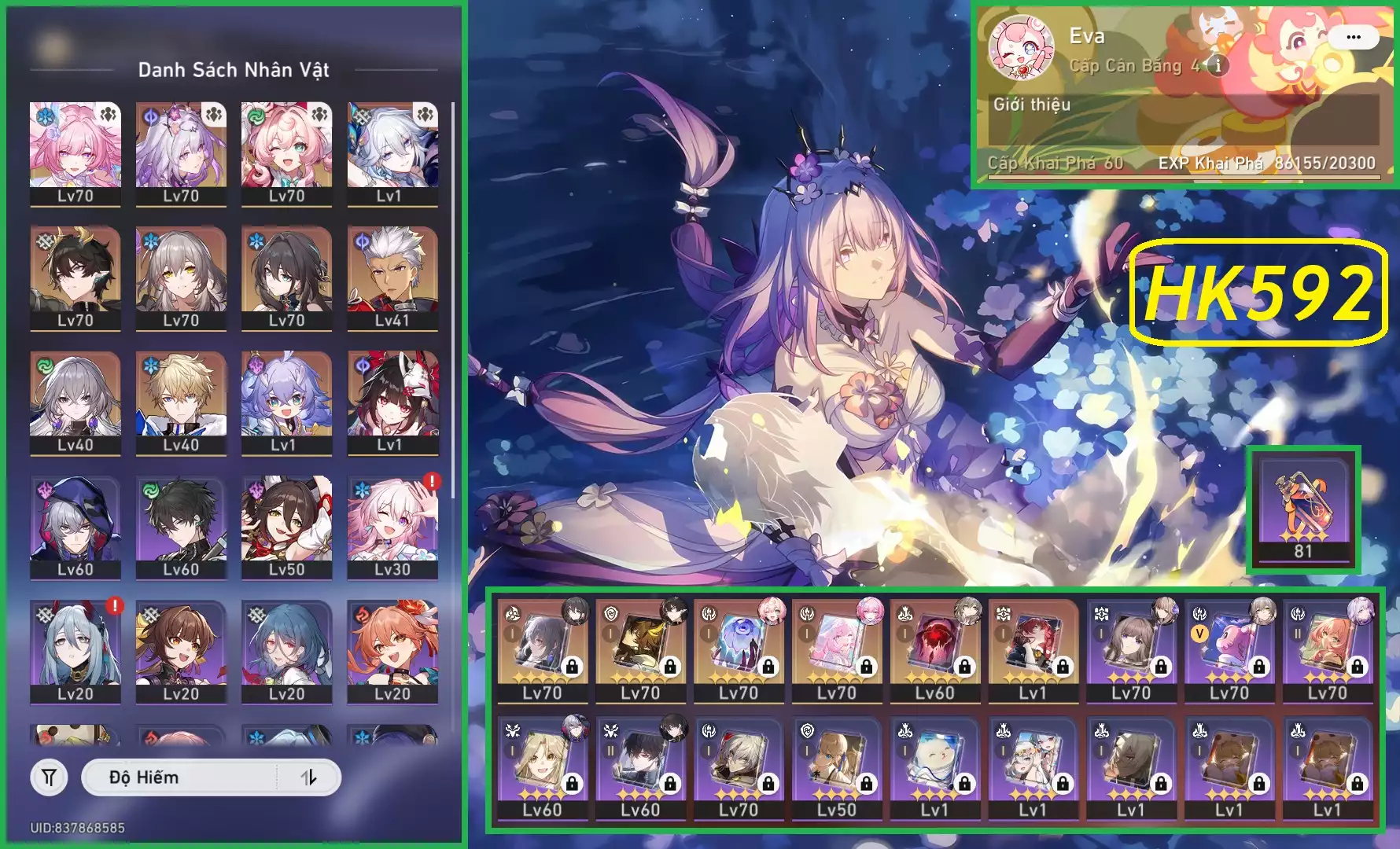This screenshot has width=1400, height=849.
Task: Open the Độ Hiếm sort dropdown
Action: click(x=179, y=777)
